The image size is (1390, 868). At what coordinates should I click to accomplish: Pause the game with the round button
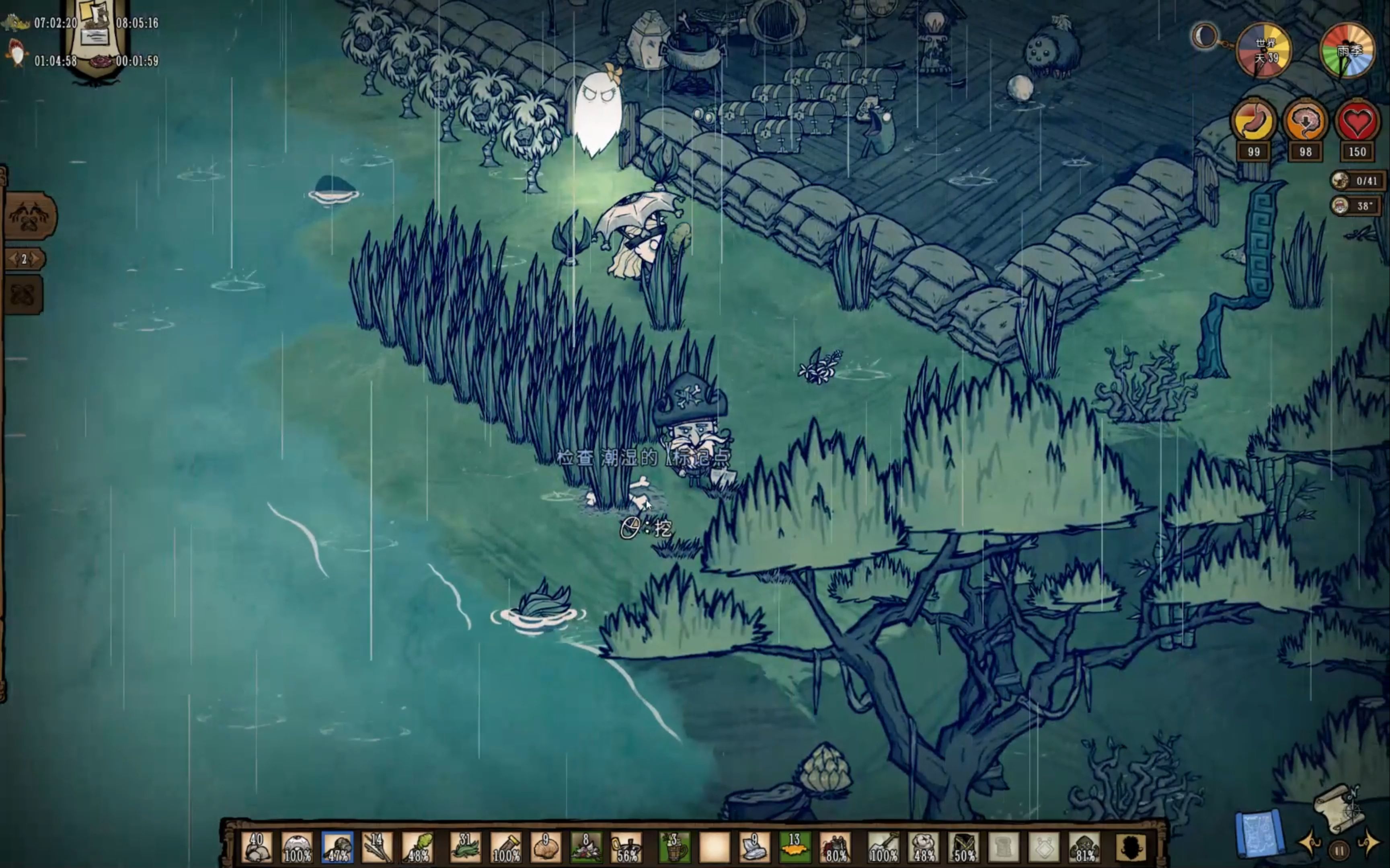1339,850
